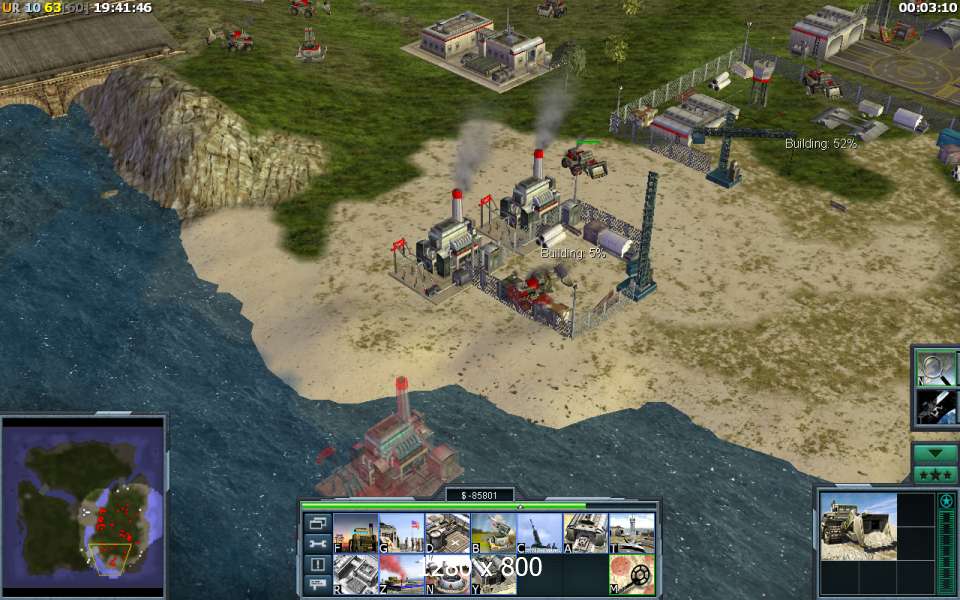Select the build icon labeled D

(x=447, y=533)
